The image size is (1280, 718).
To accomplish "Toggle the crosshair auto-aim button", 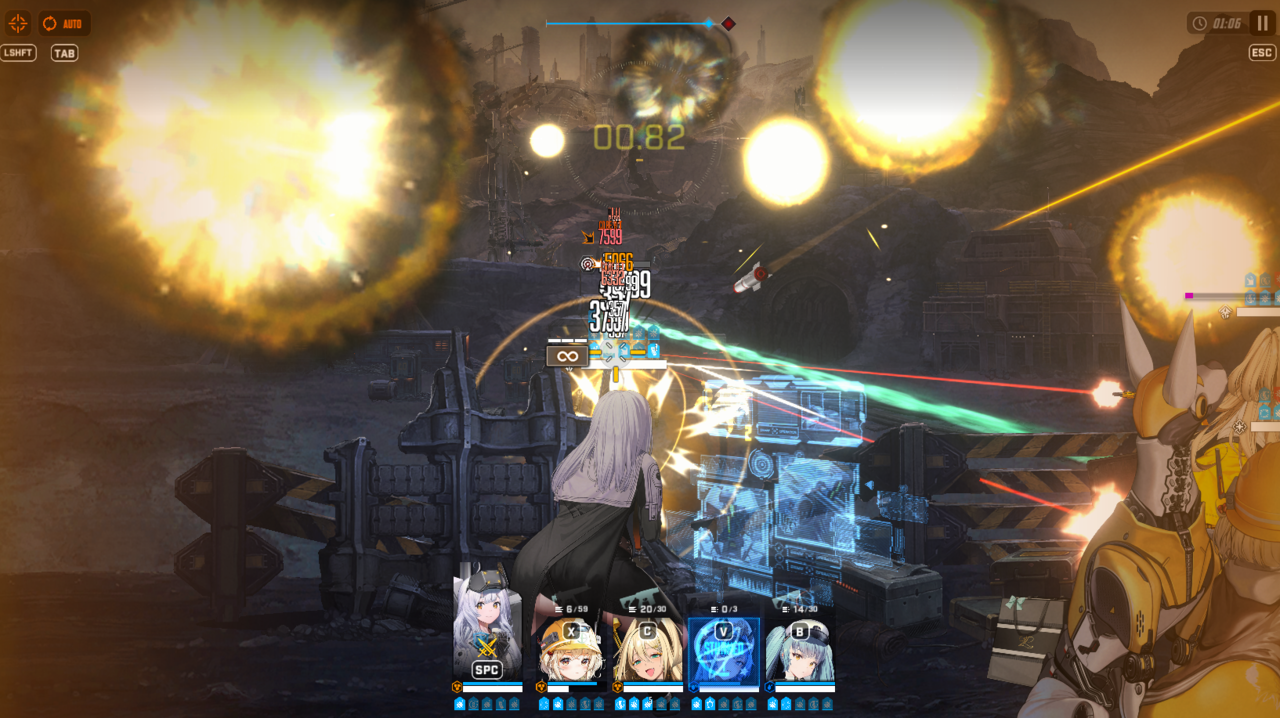I will [18, 23].
